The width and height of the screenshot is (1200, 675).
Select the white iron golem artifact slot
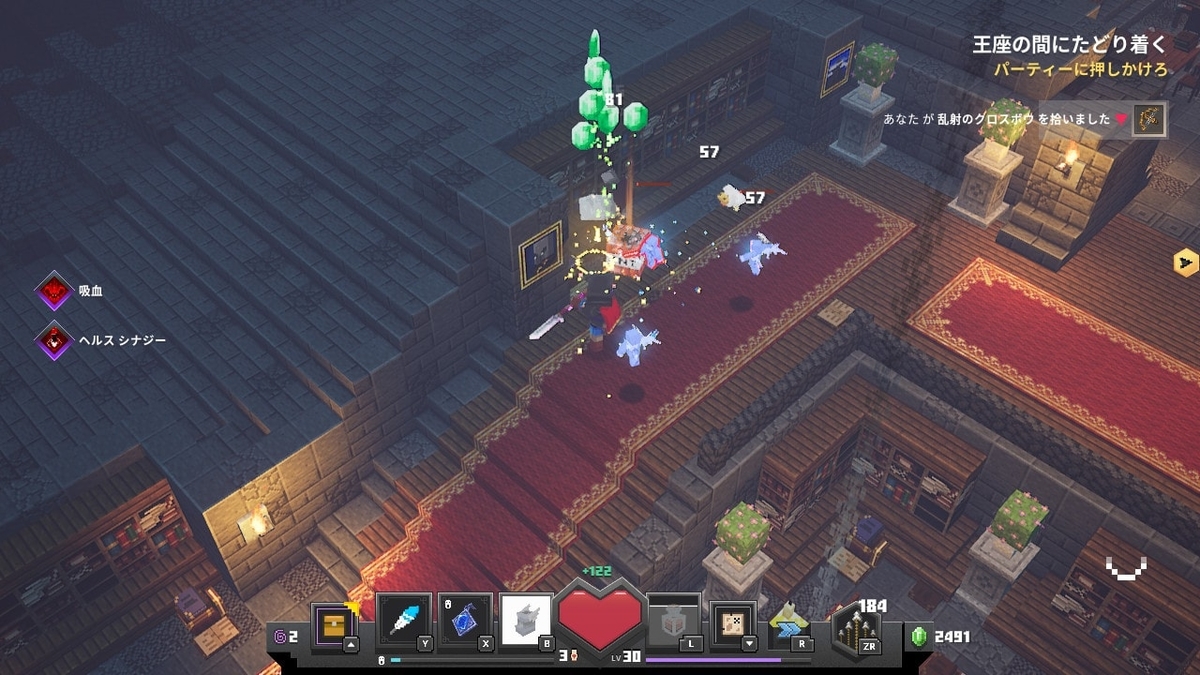(x=526, y=621)
